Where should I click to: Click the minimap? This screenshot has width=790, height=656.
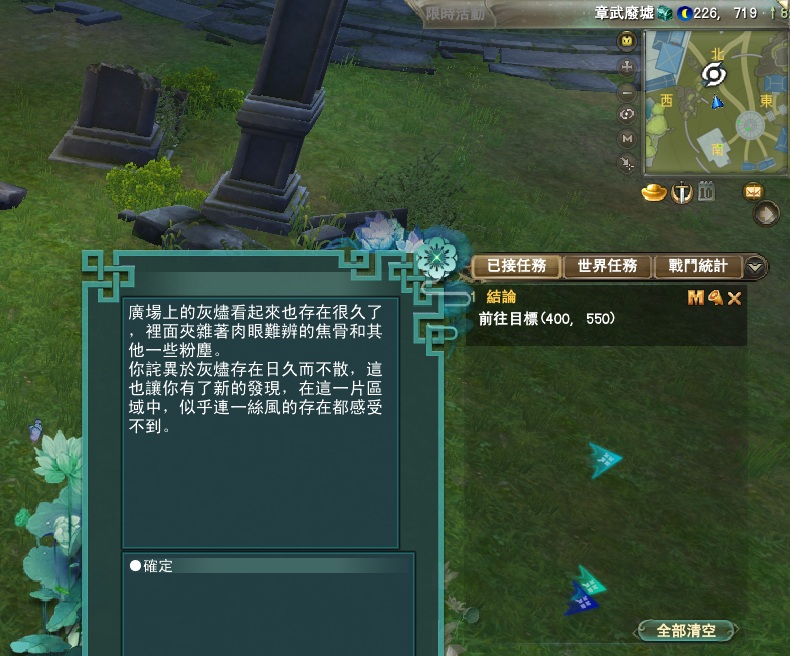(x=715, y=100)
